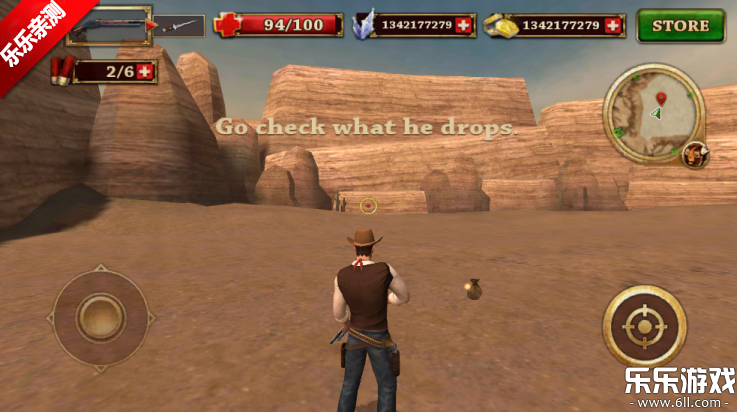Refill shotgun shells with the ammo plus
737x412 pixels.
click(146, 71)
